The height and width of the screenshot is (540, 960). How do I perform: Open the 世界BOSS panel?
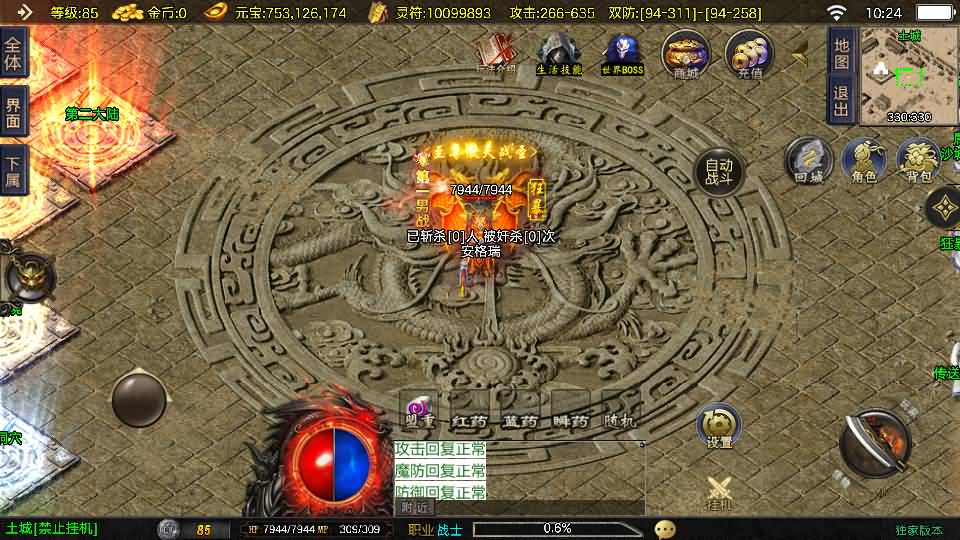(x=622, y=54)
